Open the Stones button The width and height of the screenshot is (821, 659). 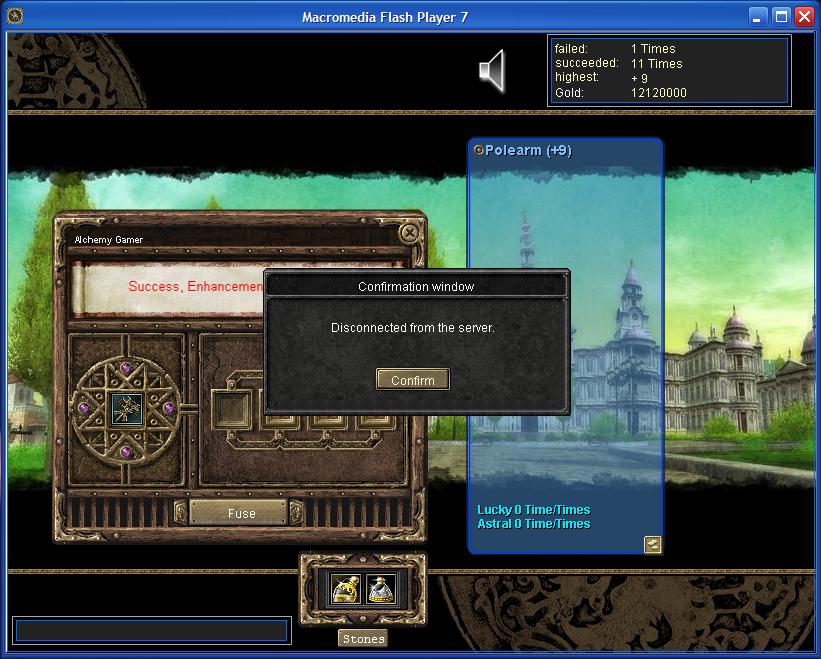click(x=362, y=639)
